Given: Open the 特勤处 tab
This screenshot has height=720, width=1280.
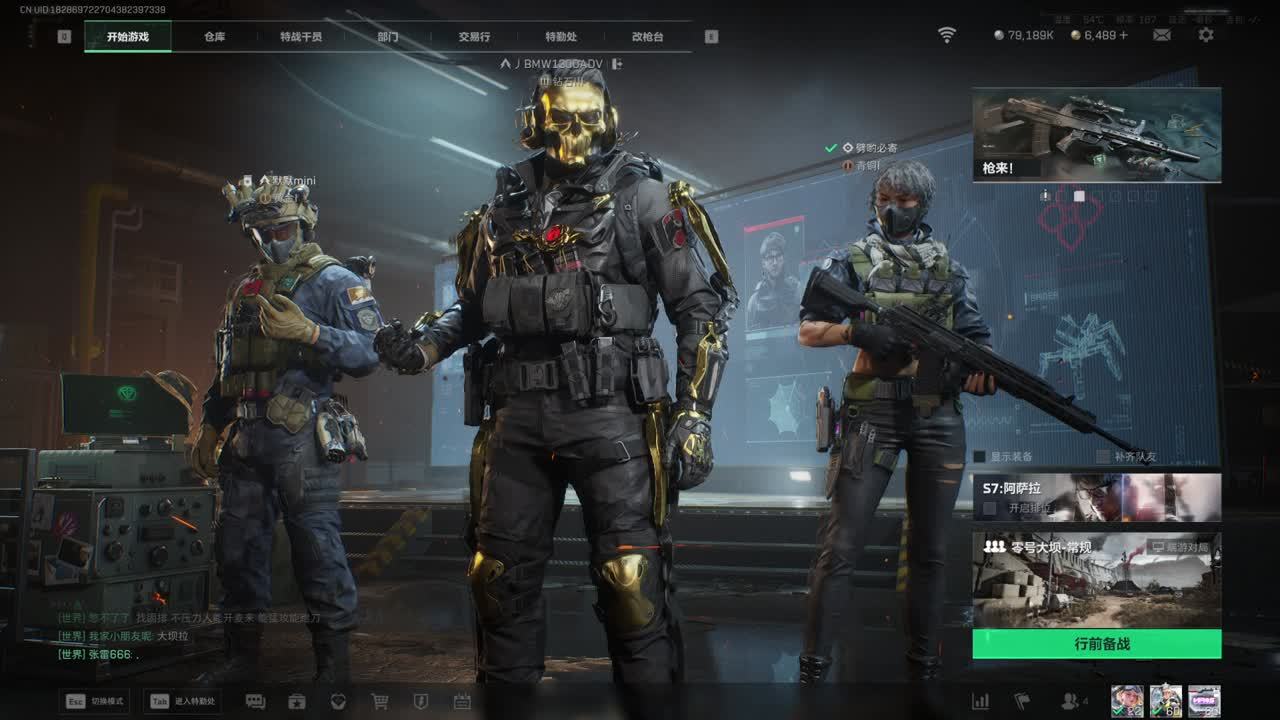Looking at the screenshot, I should 561,37.
